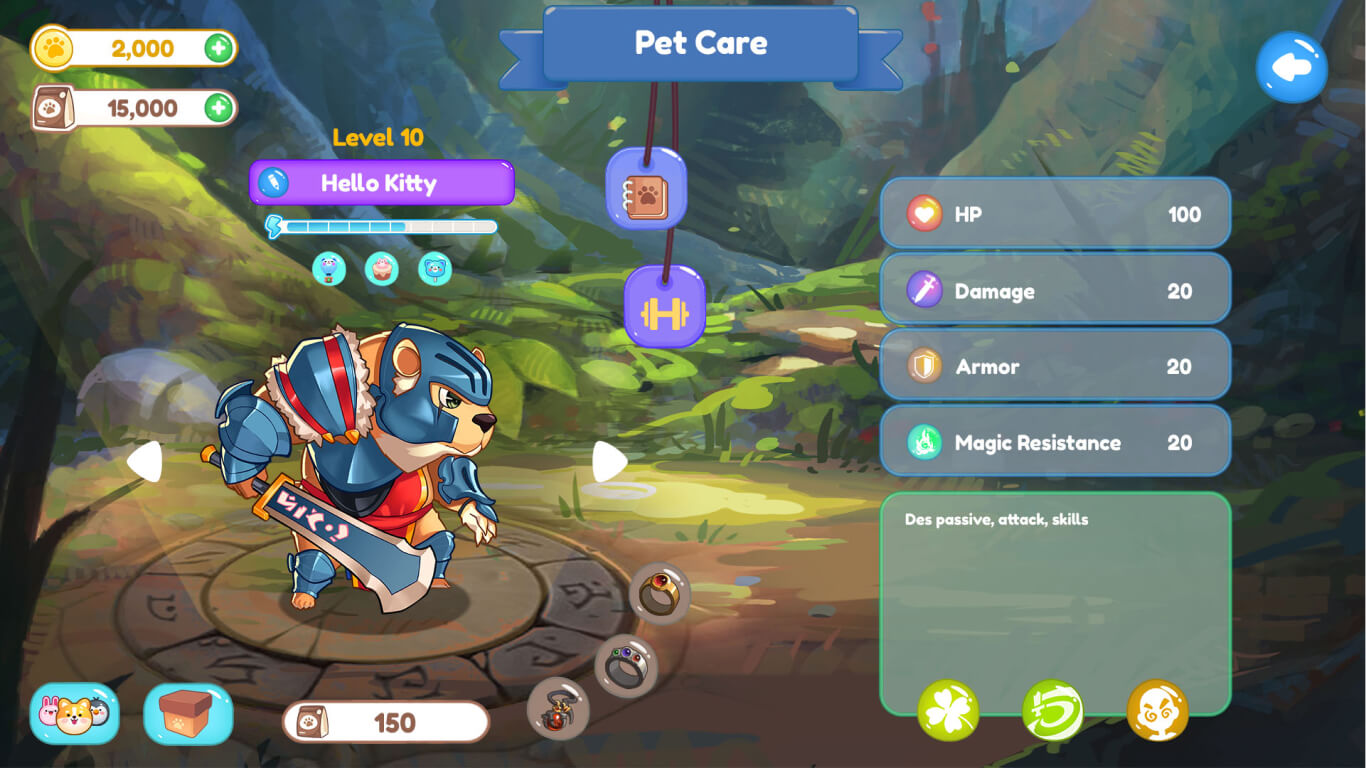Image resolution: width=1366 pixels, height=768 pixels.
Task: Add more paw coins with the plus button
Action: tap(219, 48)
